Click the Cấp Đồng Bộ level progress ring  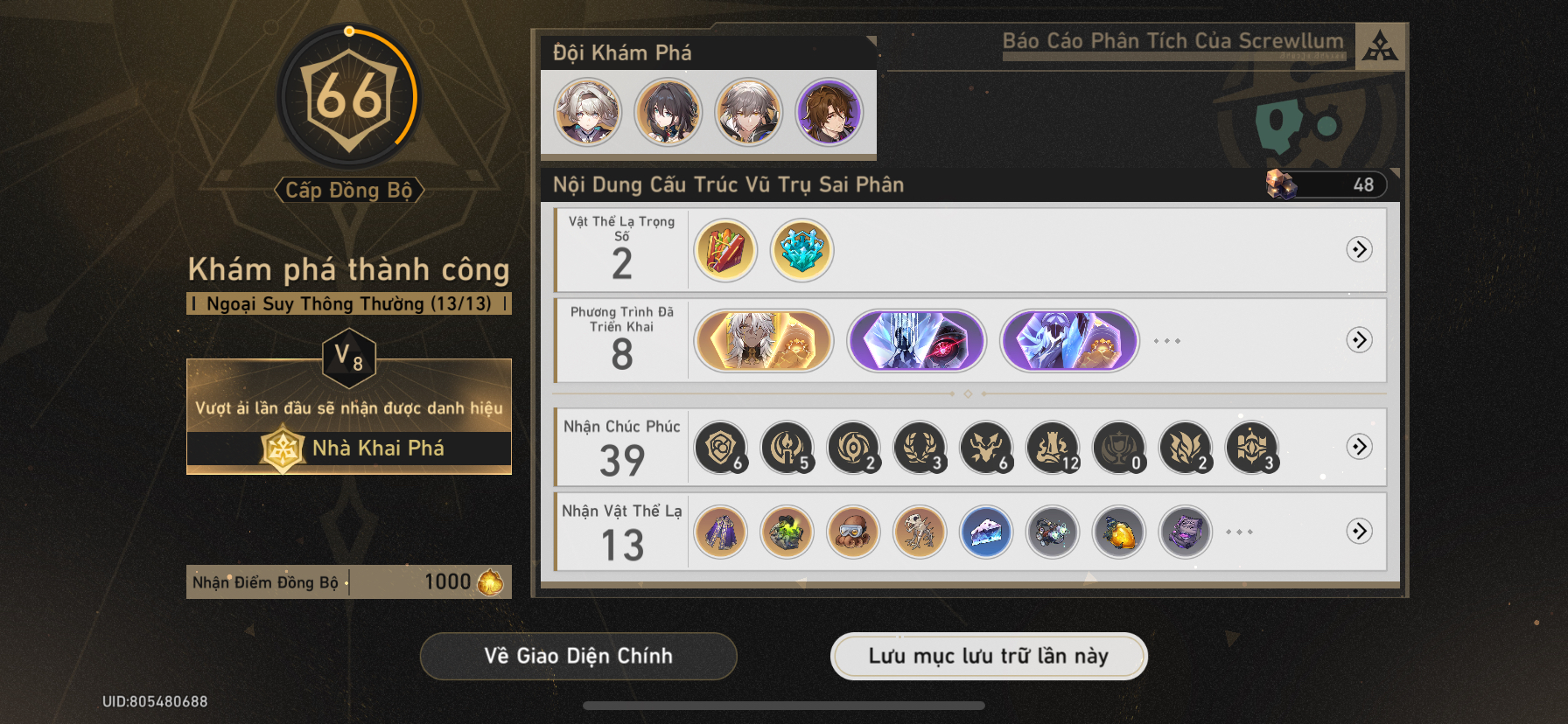coord(349,98)
